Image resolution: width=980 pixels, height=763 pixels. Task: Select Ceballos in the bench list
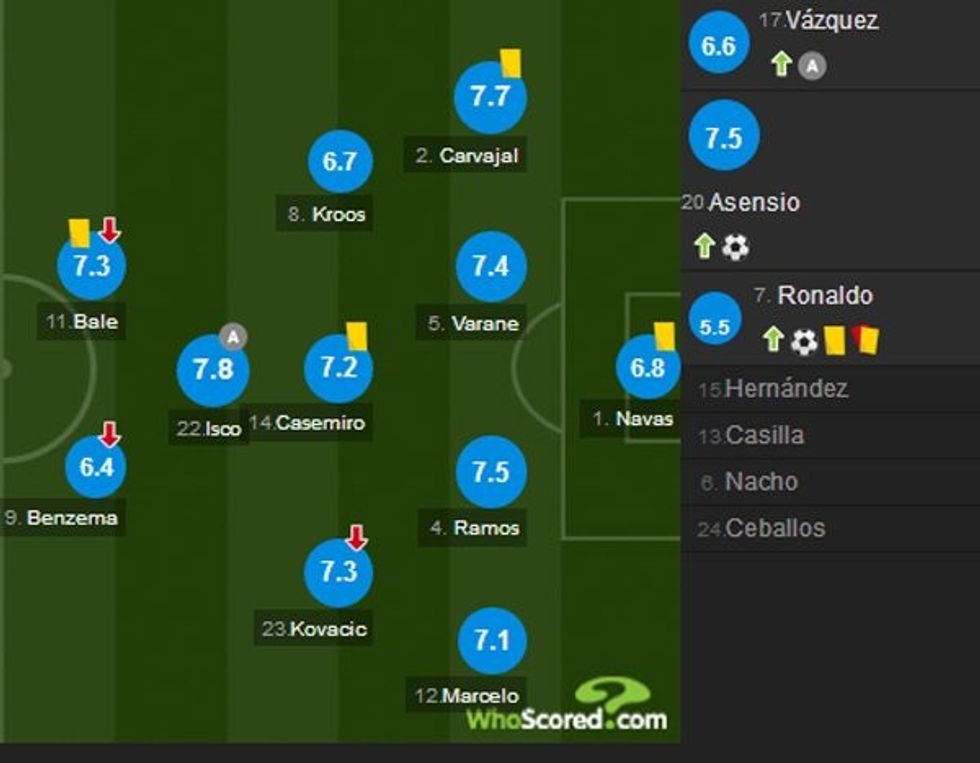(x=775, y=528)
